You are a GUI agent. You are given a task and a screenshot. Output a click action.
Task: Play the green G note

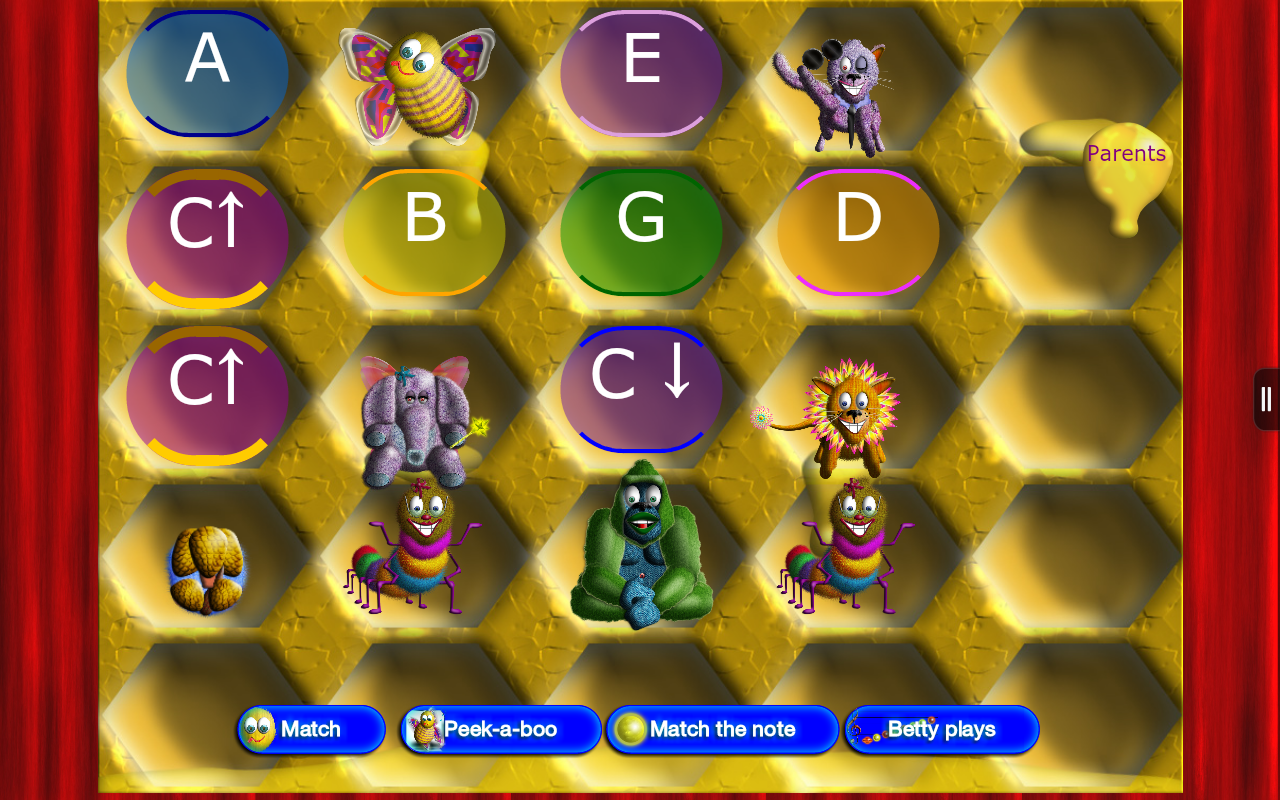(640, 230)
